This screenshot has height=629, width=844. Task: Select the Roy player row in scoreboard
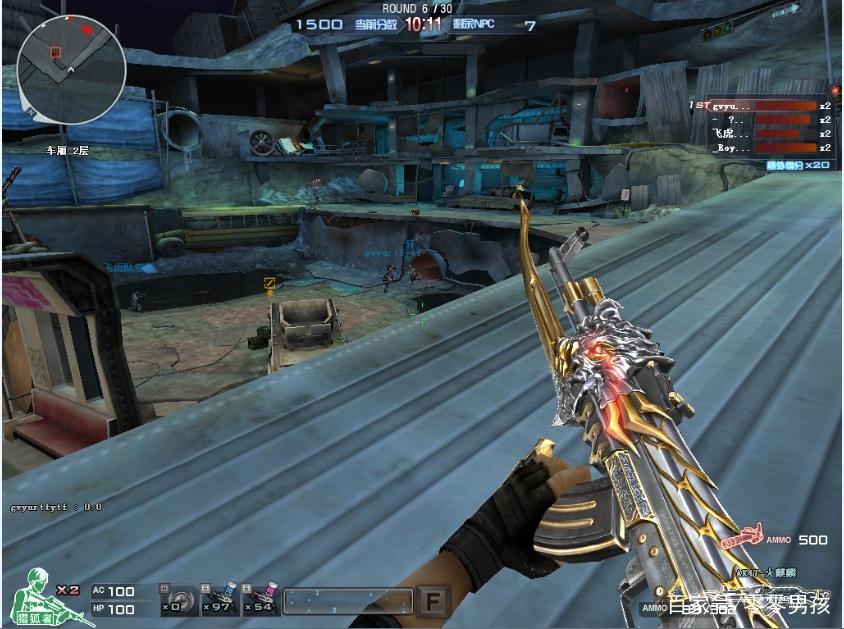coord(762,147)
